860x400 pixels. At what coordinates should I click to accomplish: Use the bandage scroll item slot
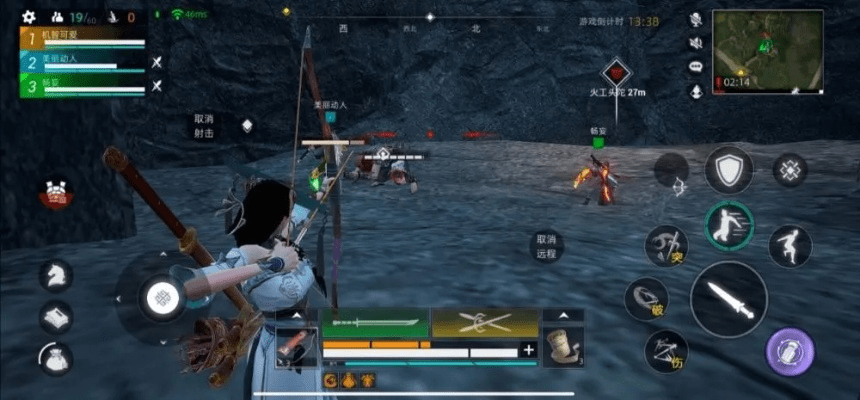563,347
